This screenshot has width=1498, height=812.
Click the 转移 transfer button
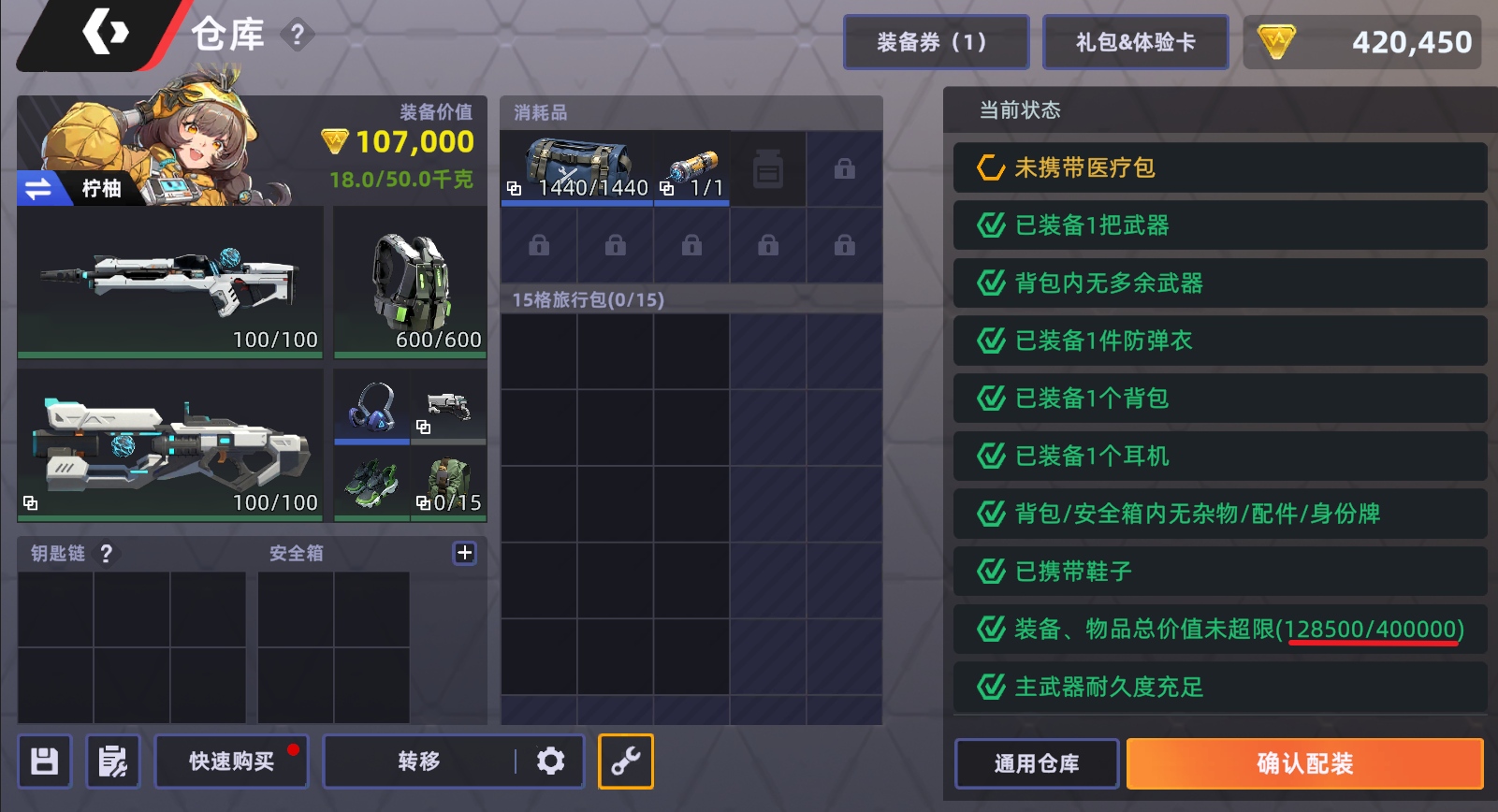[x=418, y=761]
